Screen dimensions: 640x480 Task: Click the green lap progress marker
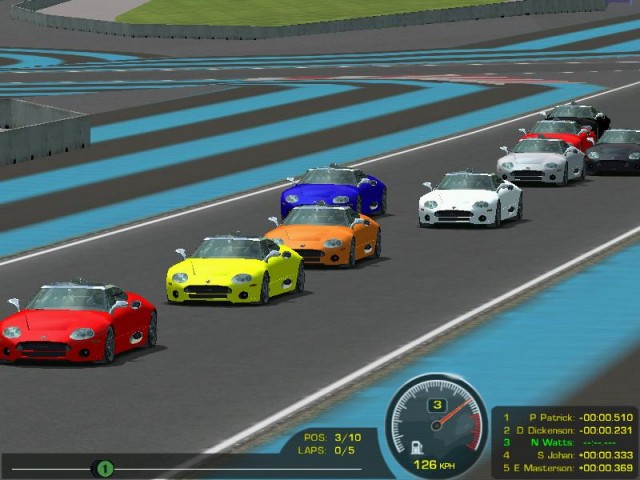click(103, 467)
